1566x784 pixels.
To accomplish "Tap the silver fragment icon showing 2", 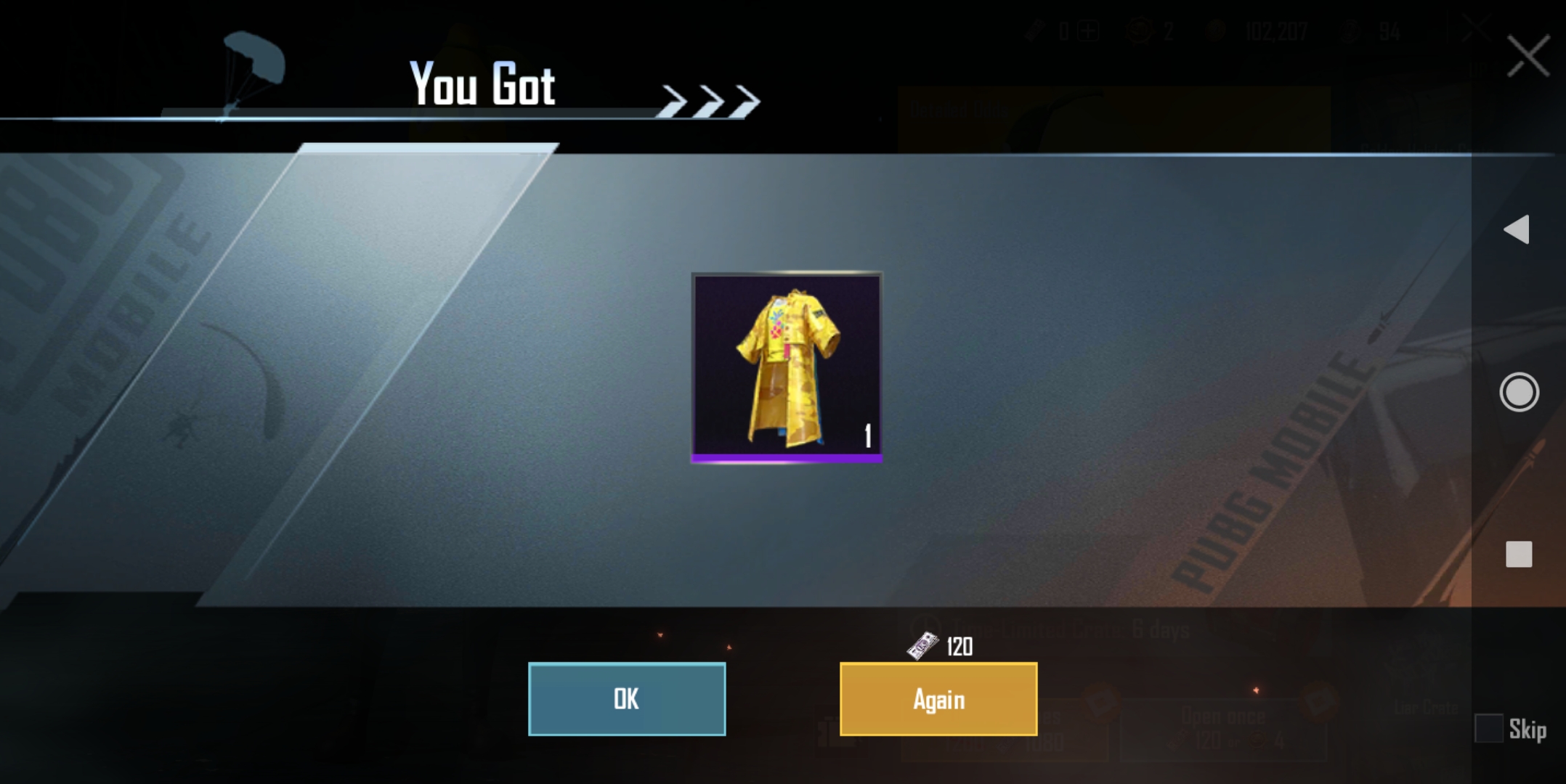I will click(x=1139, y=30).
